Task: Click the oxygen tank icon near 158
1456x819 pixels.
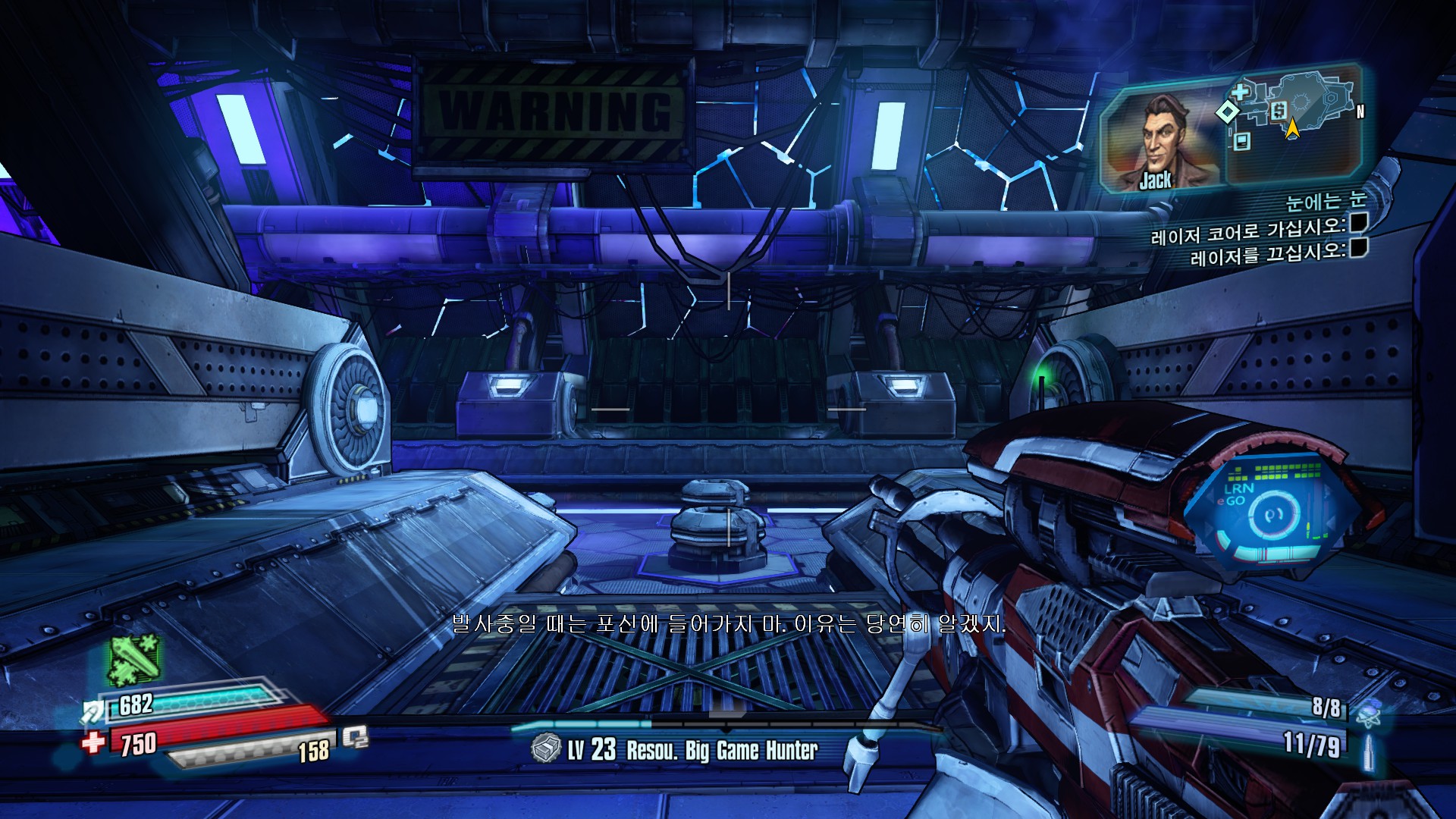Action: pyautogui.click(x=355, y=737)
